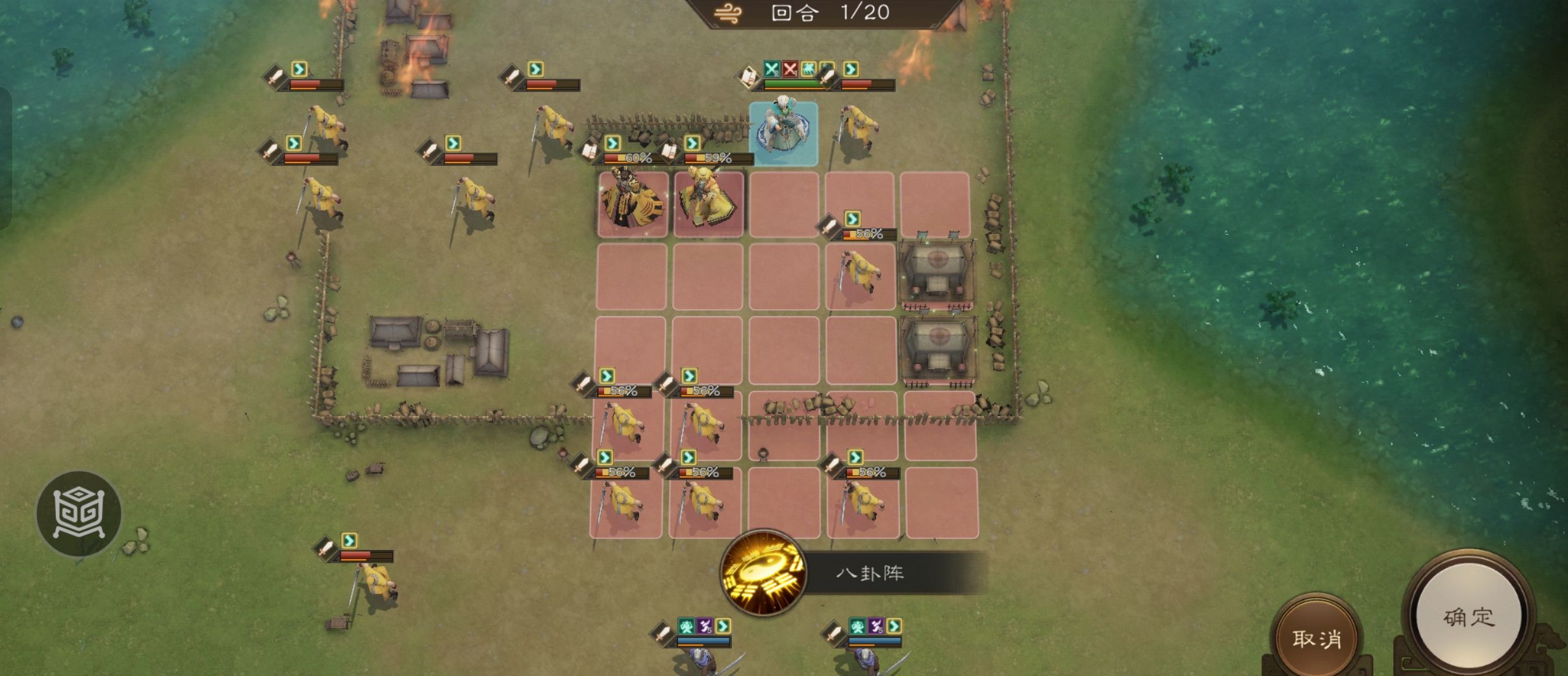1568x676 pixels.
Task: Toggle the round cube grid view button
Action: click(x=79, y=513)
